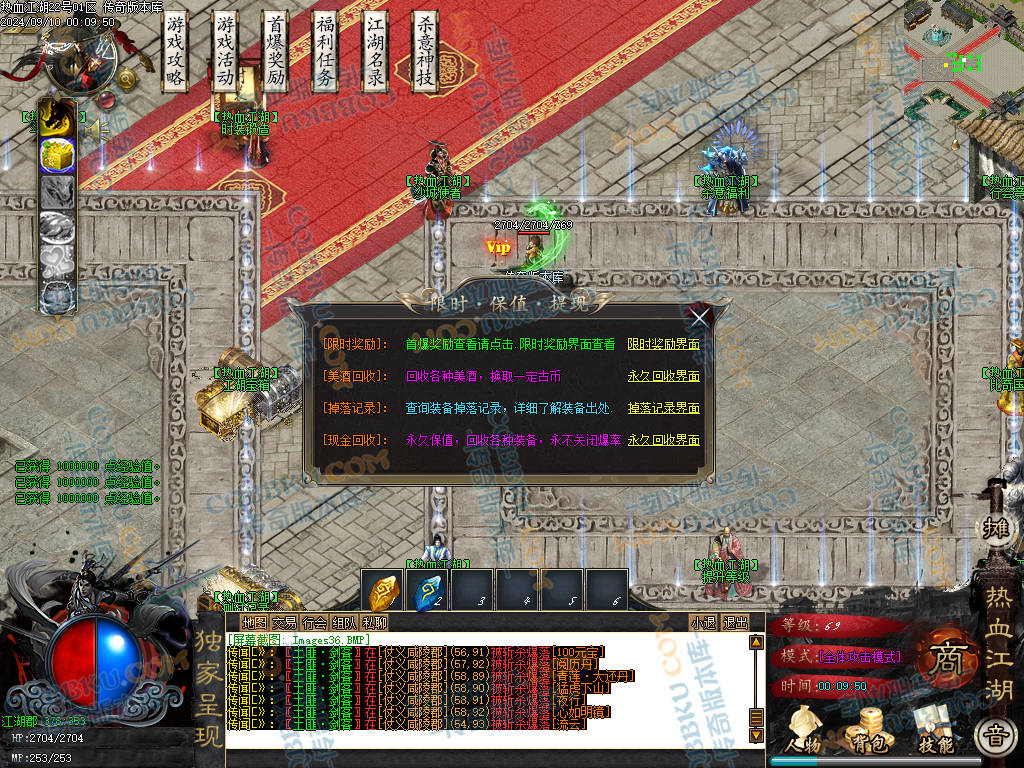This screenshot has width=1024, height=768.
Task: Click the golden treasure chest icon
Action: [57, 155]
